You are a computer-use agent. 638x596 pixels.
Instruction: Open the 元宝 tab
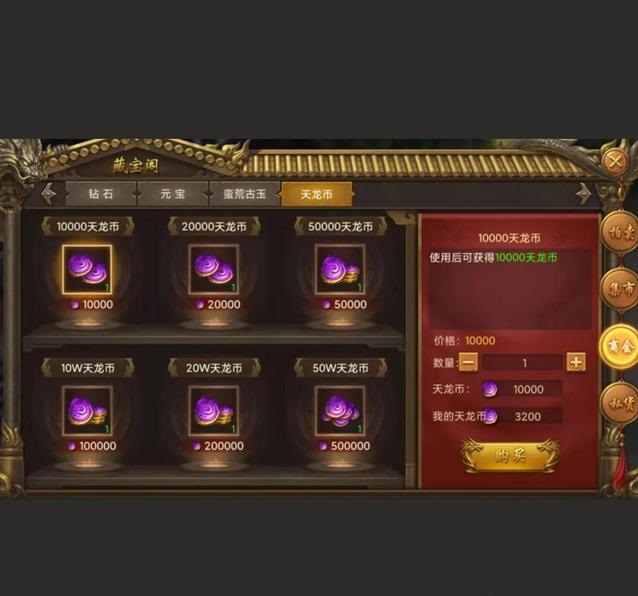click(173, 193)
